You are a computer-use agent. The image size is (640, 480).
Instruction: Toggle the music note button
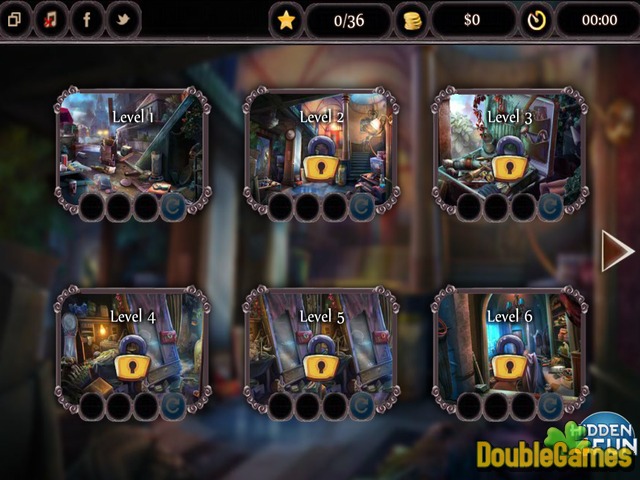51,19
